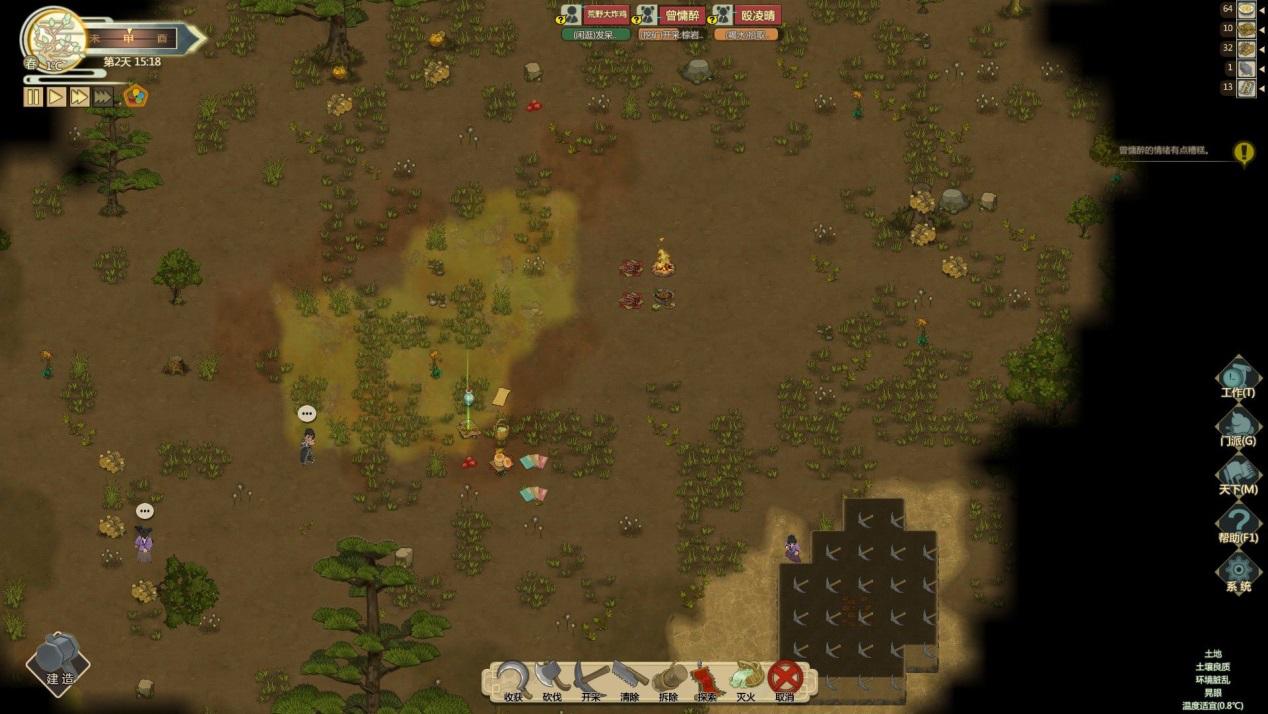Open the 工作(T) work panel
1268x714 pixels.
pos(1238,378)
